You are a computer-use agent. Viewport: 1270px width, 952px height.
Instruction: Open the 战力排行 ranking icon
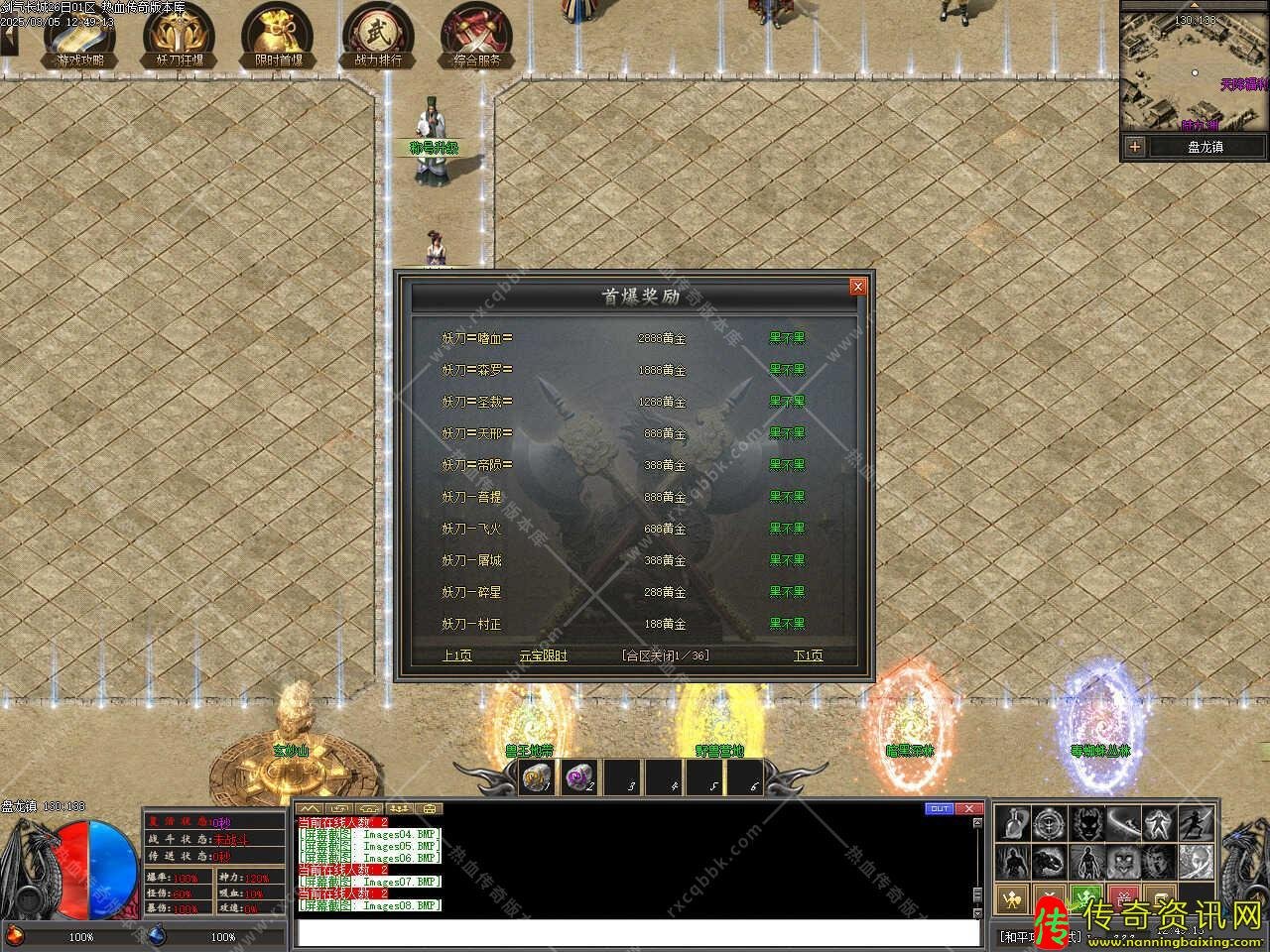(x=378, y=37)
